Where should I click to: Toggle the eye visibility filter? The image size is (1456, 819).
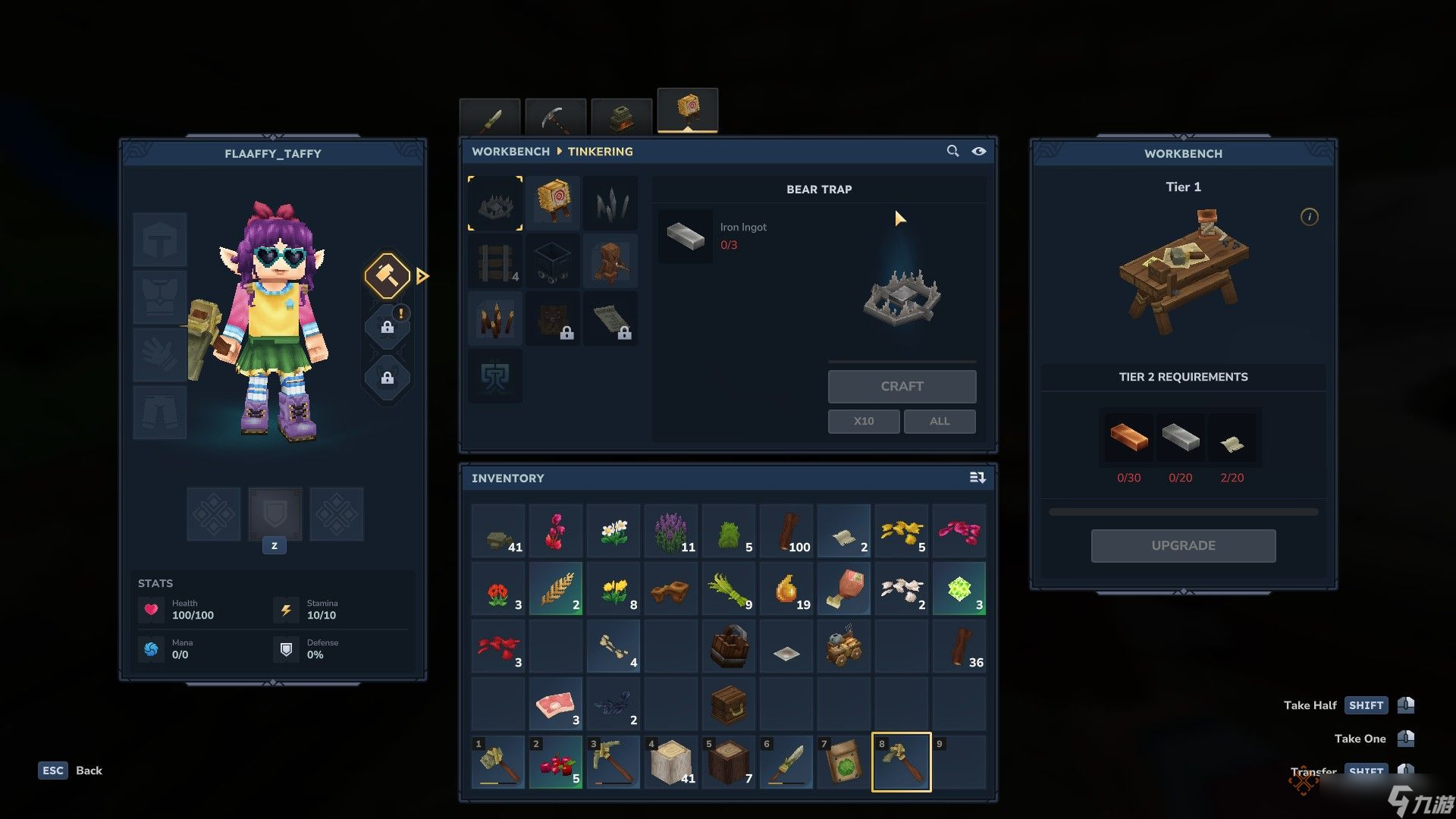tap(979, 151)
